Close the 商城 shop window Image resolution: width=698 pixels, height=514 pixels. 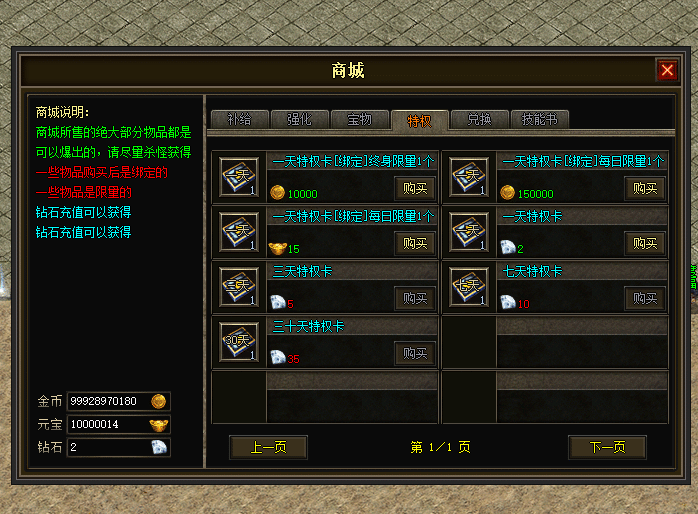pos(667,70)
